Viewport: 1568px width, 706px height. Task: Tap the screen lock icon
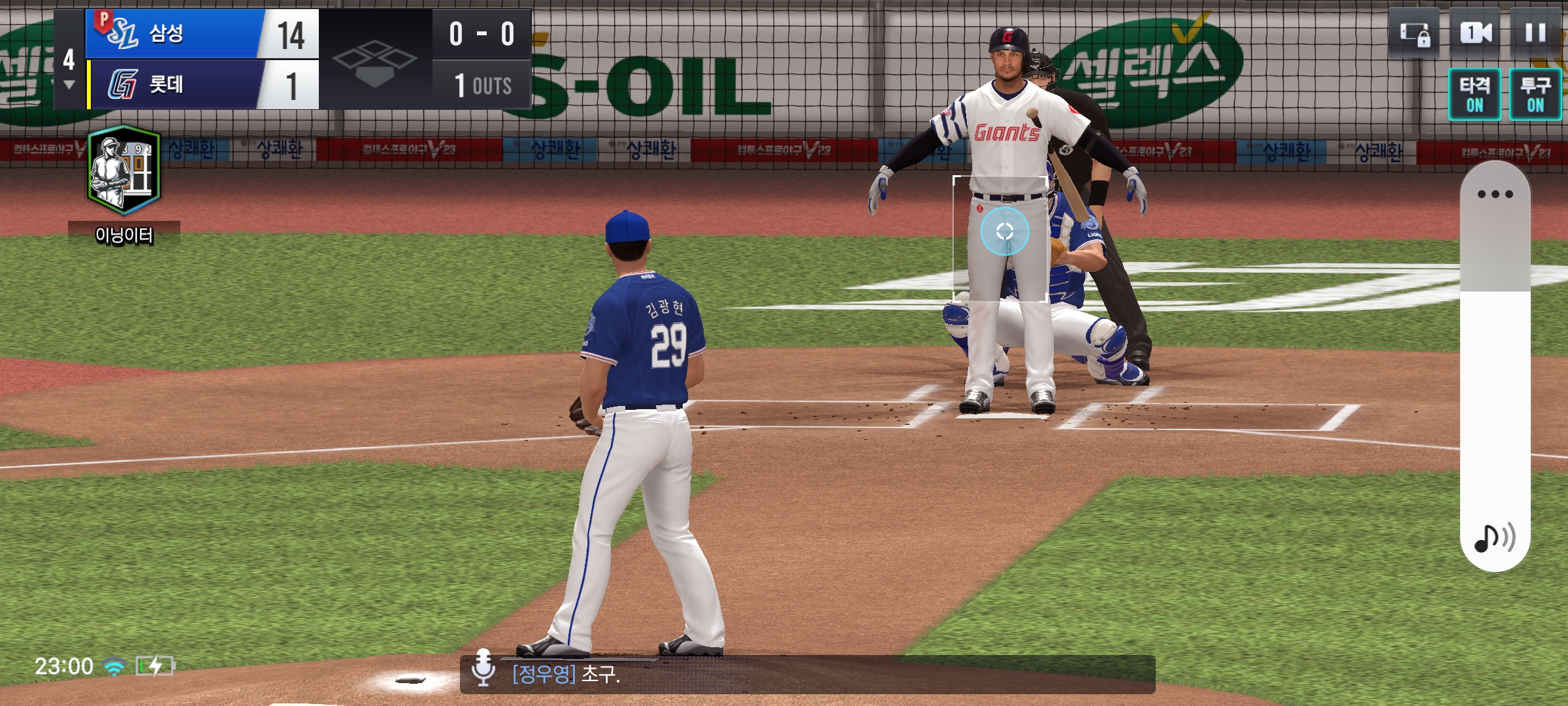(x=1414, y=33)
